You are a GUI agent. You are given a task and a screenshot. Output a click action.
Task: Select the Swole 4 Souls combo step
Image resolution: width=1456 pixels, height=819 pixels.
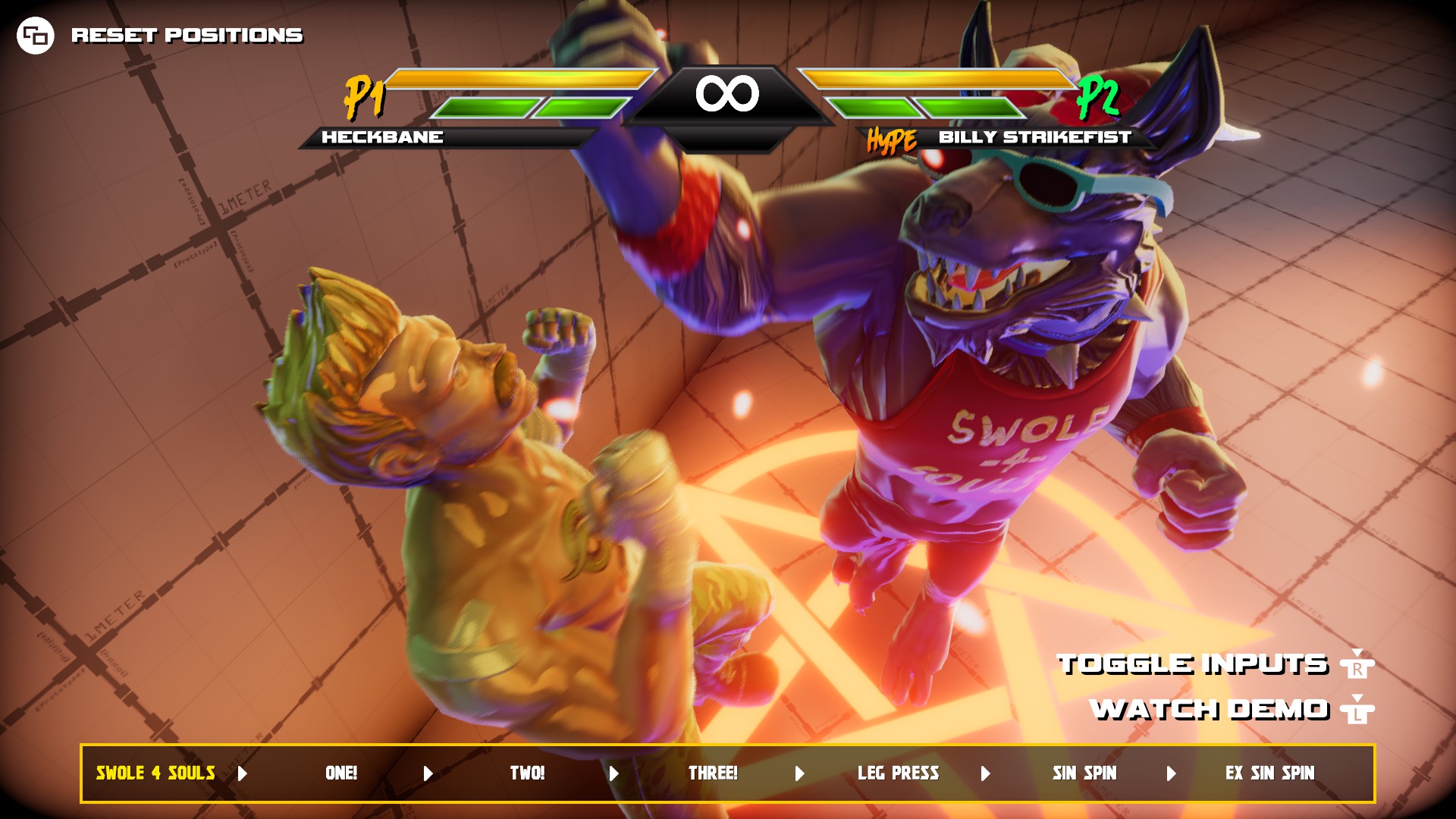click(x=155, y=773)
